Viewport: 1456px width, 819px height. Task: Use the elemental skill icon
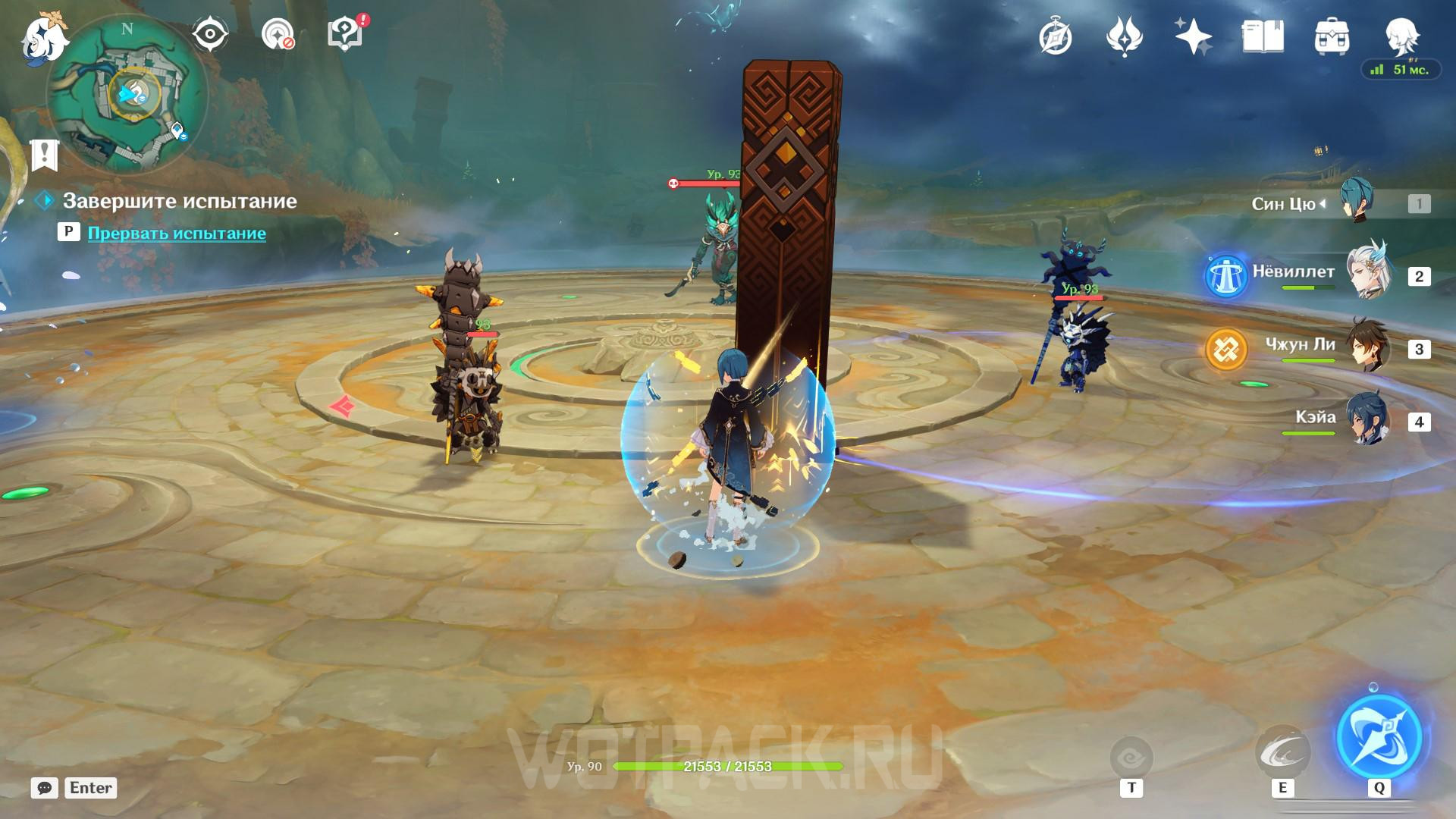click(x=1282, y=752)
